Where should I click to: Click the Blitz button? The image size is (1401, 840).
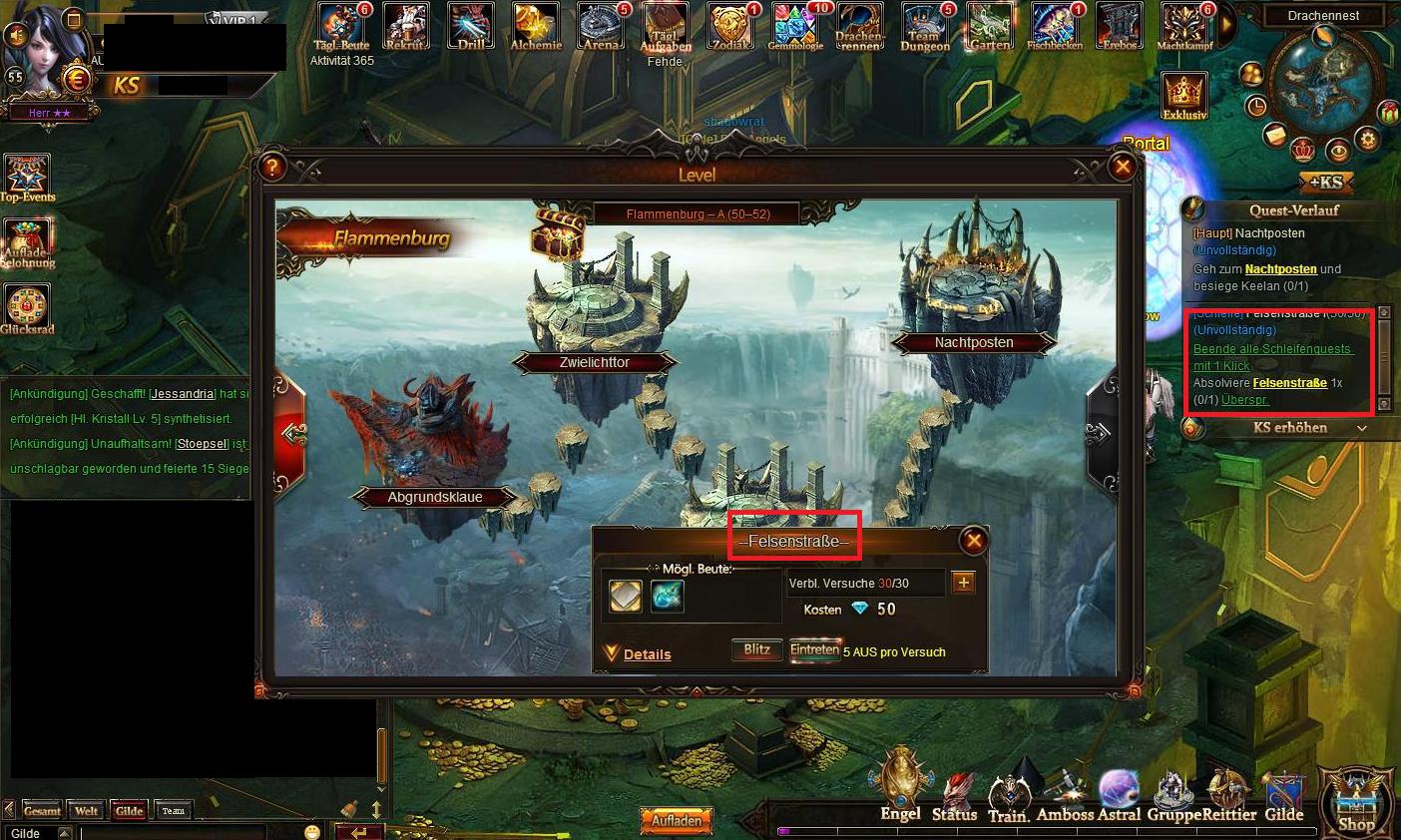[x=756, y=650]
